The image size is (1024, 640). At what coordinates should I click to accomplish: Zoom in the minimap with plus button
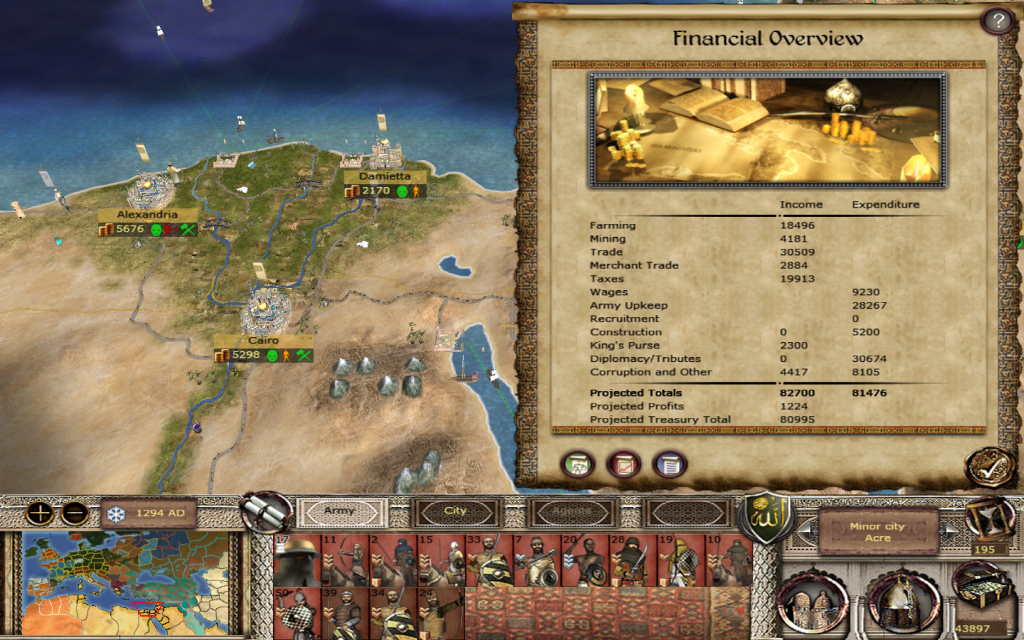pos(41,514)
